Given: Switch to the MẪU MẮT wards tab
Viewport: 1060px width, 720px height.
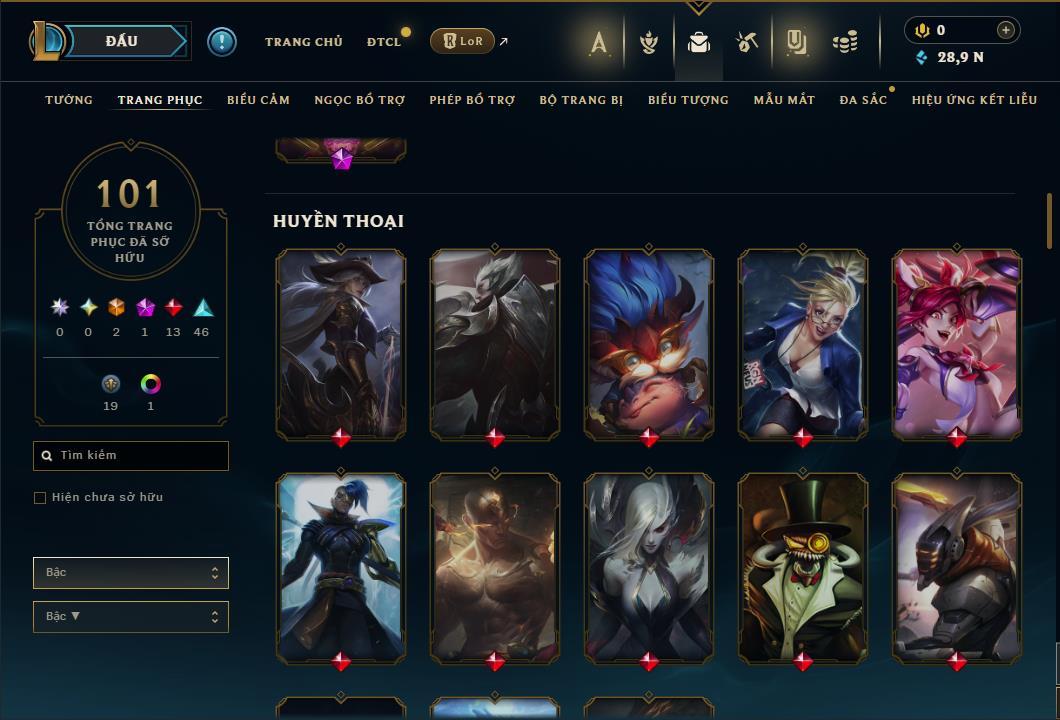Looking at the screenshot, I should tap(784, 100).
